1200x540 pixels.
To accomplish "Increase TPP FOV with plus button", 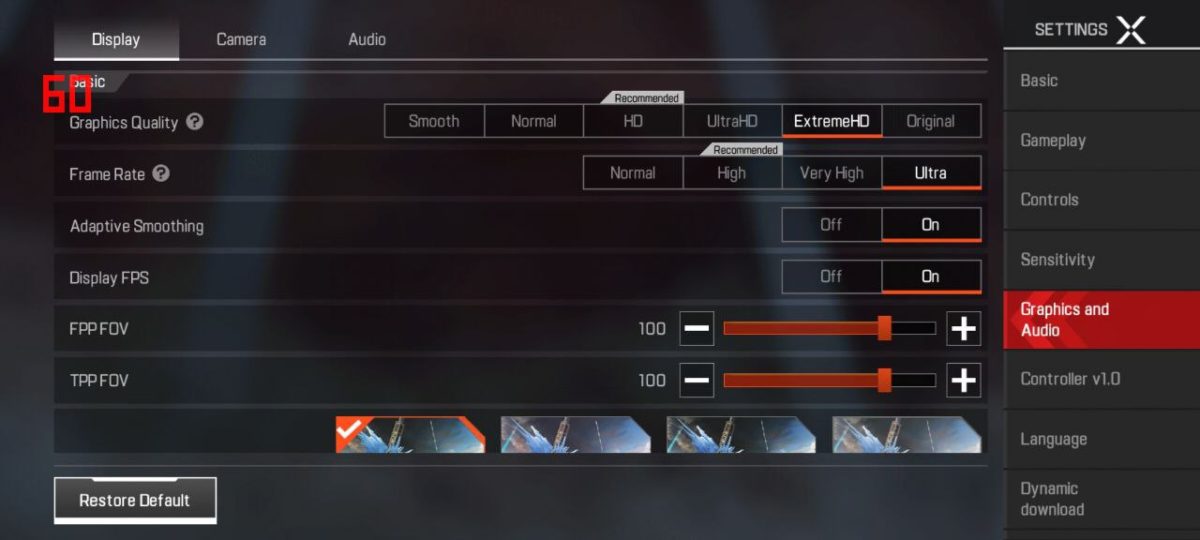I will [x=963, y=380].
